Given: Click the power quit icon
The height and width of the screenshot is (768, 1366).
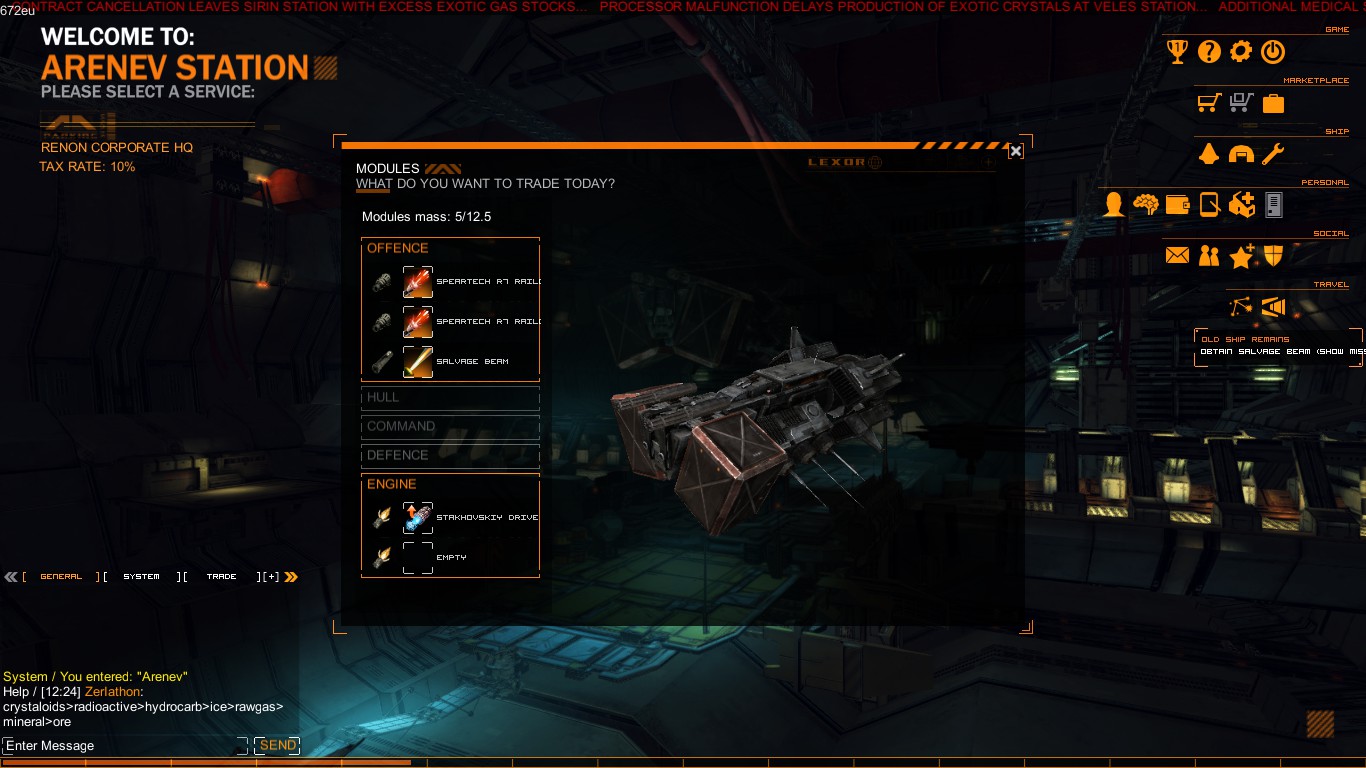Looking at the screenshot, I should [1272, 52].
